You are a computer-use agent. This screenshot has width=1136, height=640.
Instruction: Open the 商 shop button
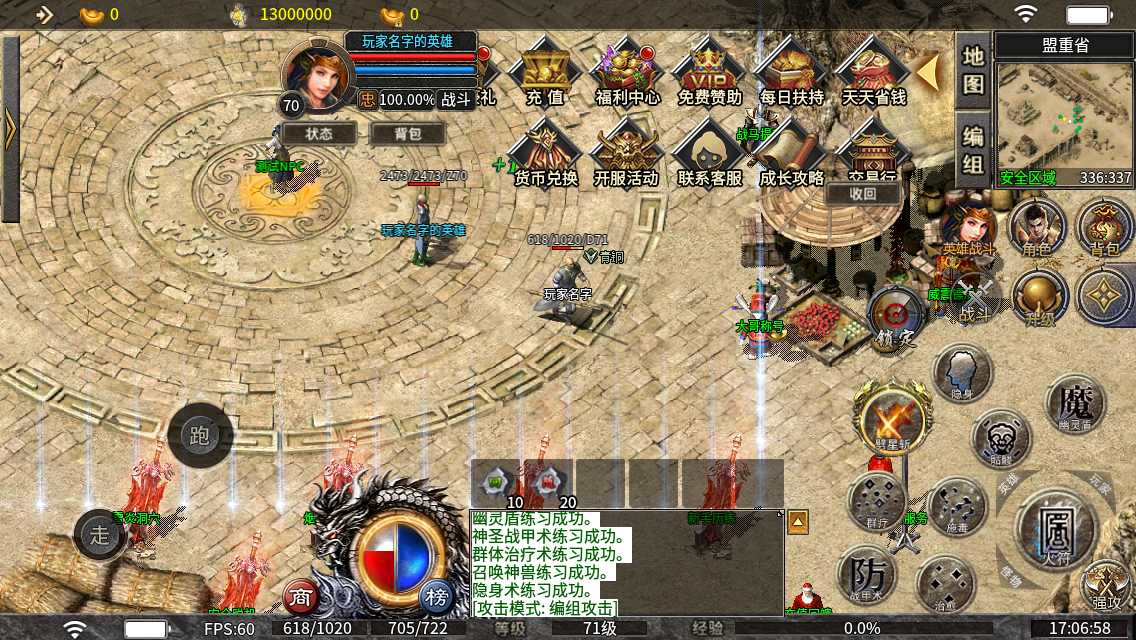301,597
